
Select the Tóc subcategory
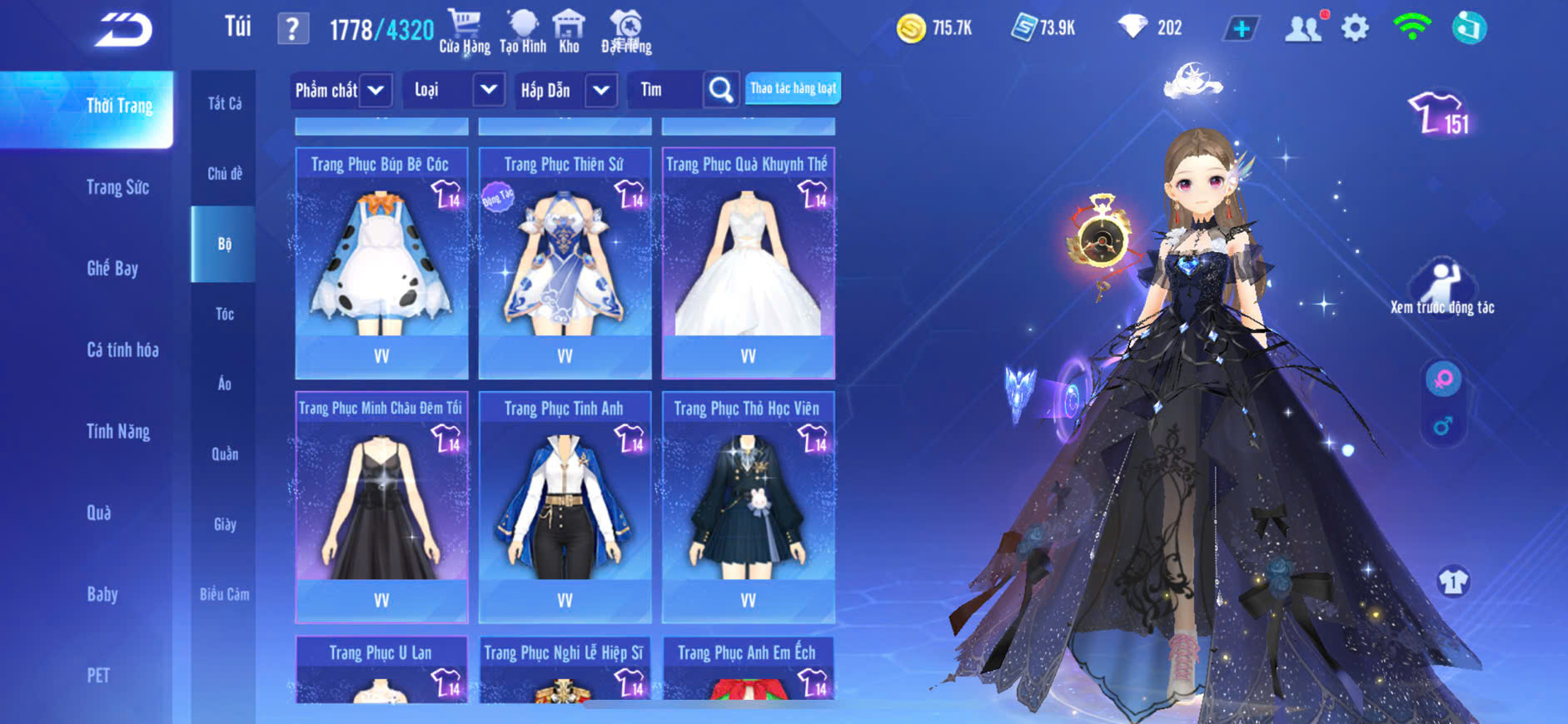pyautogui.click(x=224, y=314)
